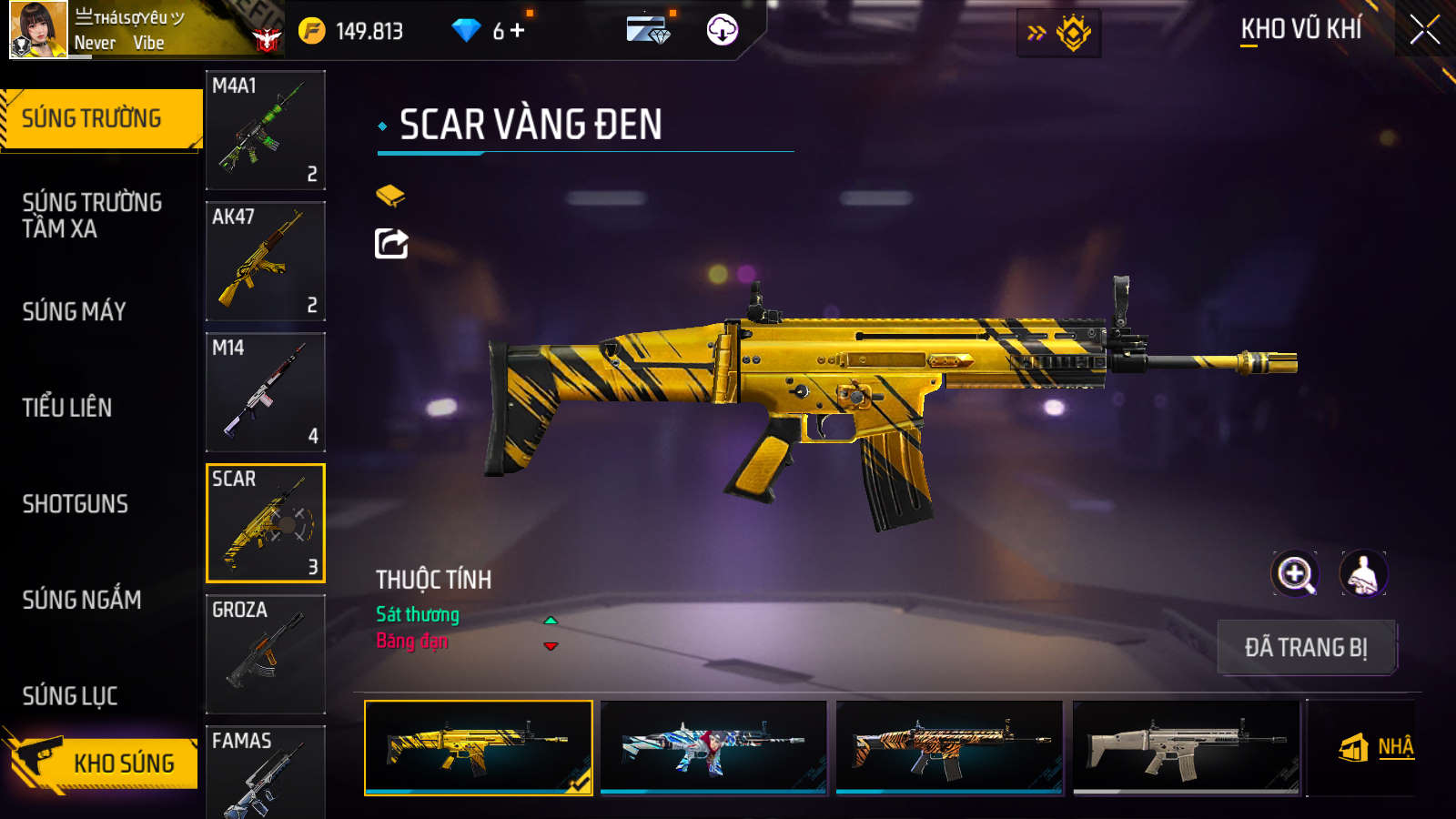The width and height of the screenshot is (1456, 819).
Task: Choose the blue-white SCAR skin thumbnail
Action: [x=713, y=747]
